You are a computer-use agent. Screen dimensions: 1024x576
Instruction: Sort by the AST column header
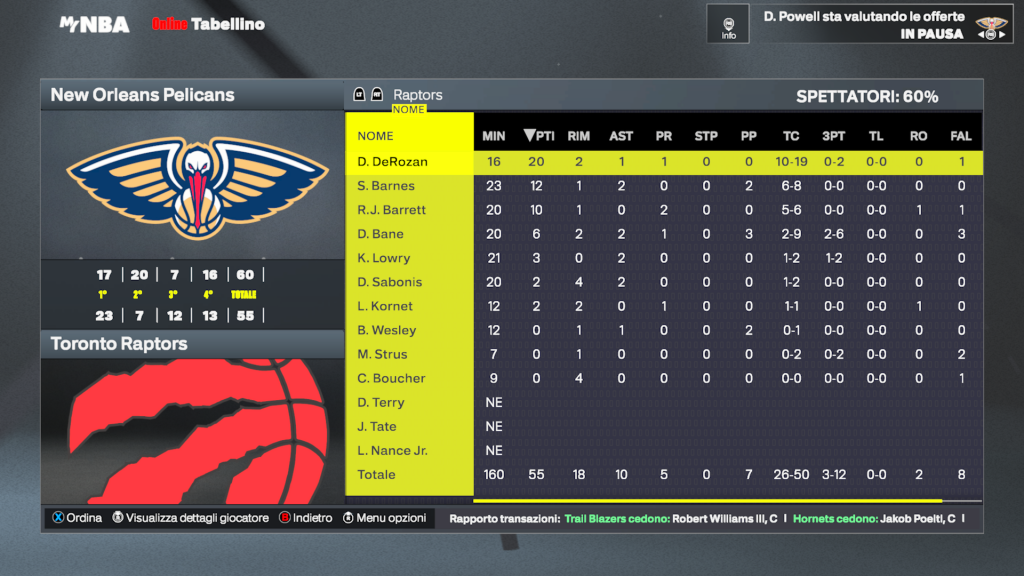(621, 136)
